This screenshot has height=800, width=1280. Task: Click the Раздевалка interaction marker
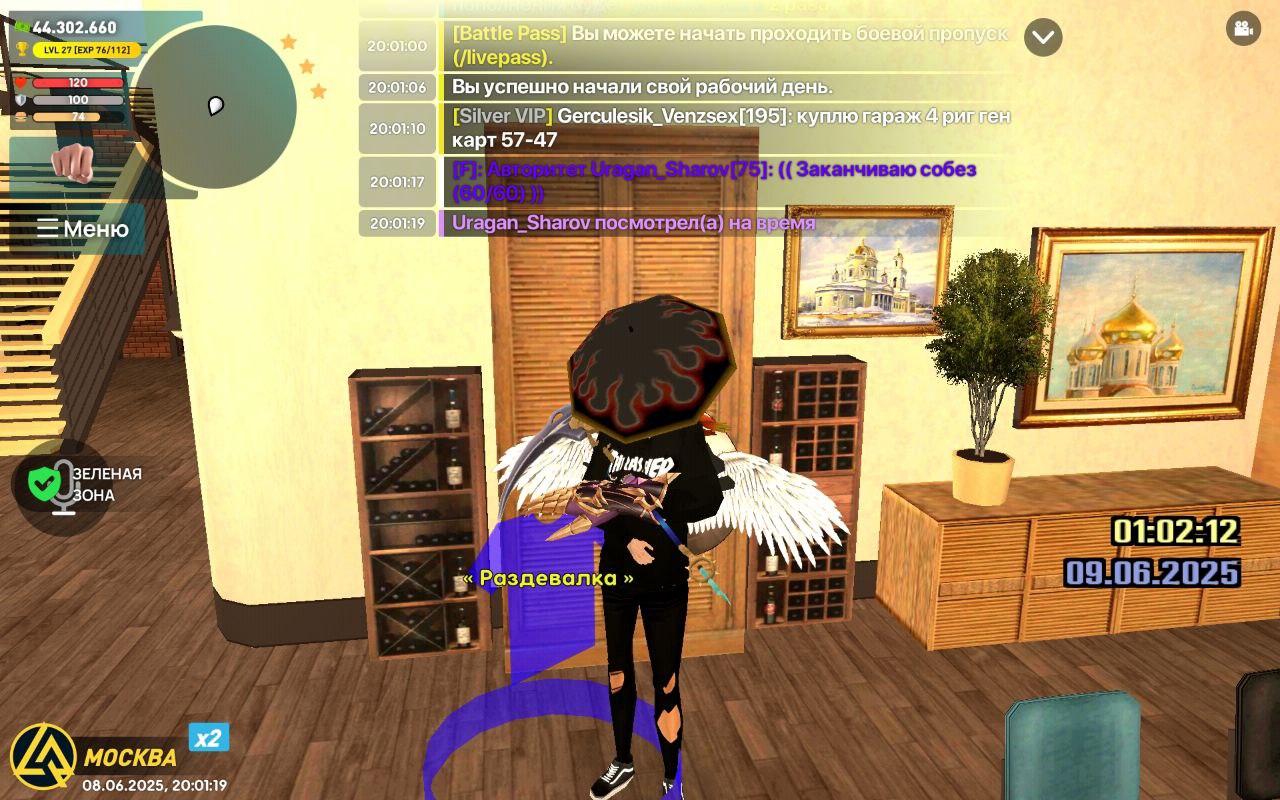tap(550, 577)
